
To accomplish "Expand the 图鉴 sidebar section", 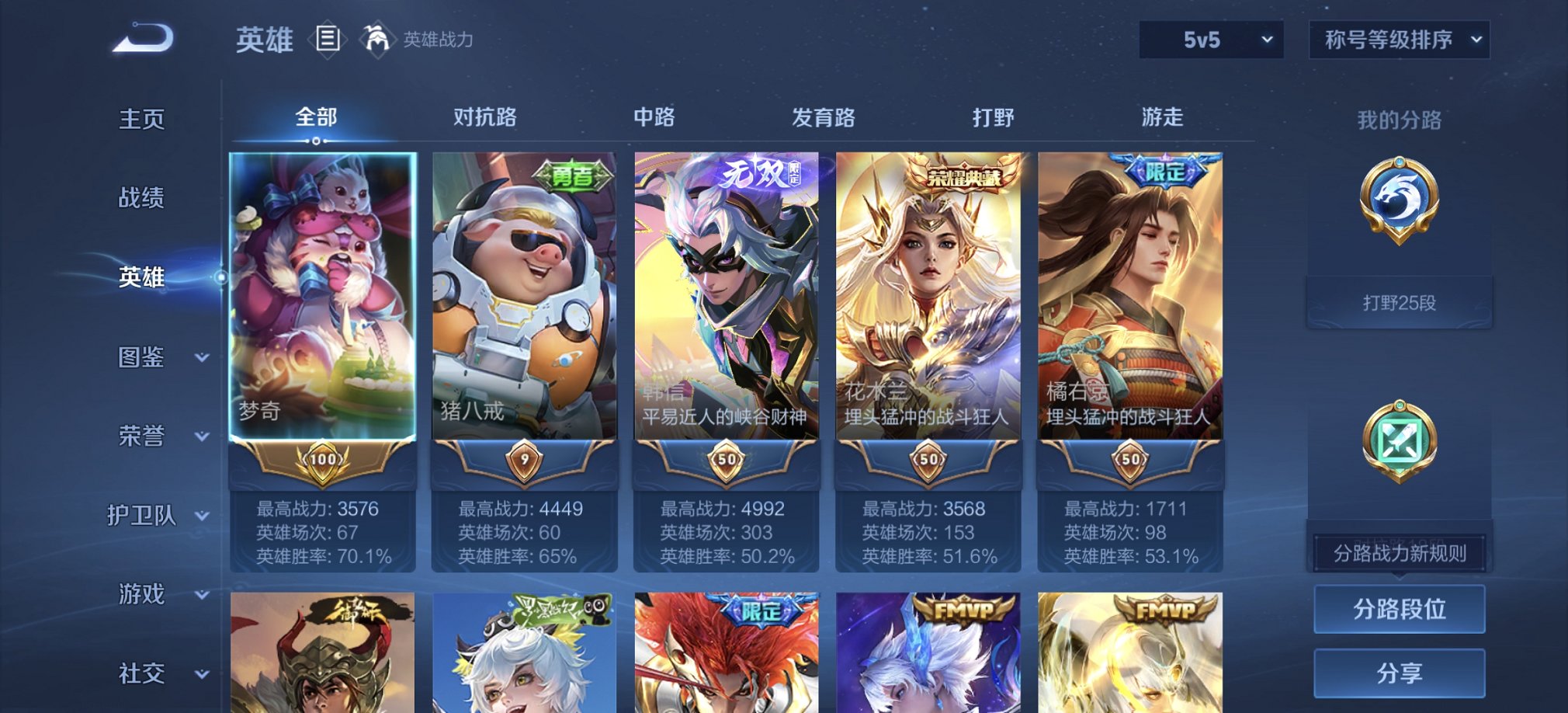I will coord(154,358).
